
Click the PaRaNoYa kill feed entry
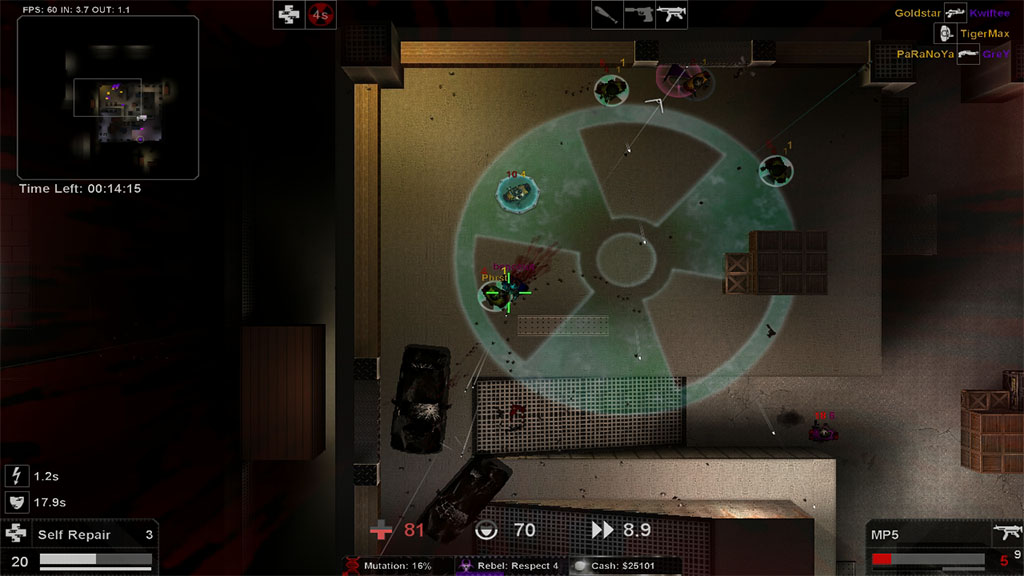924,54
